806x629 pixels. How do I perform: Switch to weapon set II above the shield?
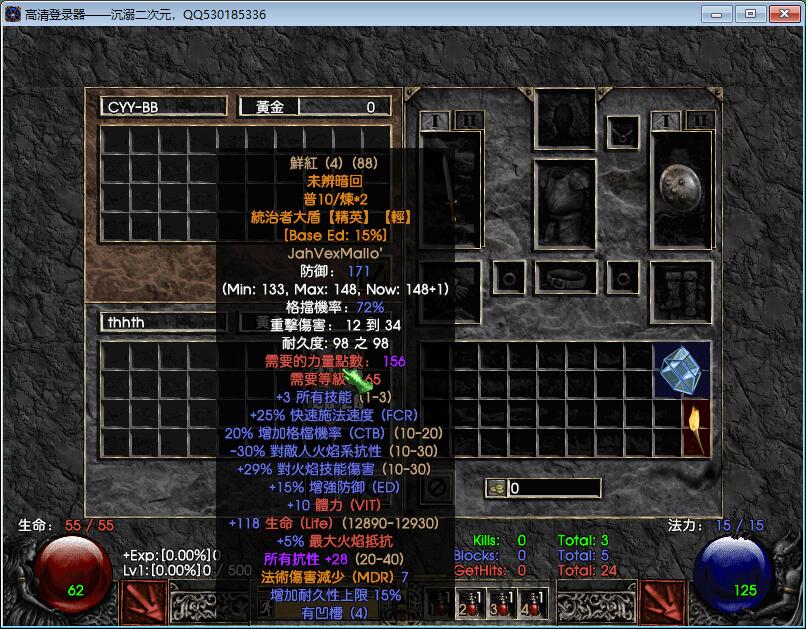pyautogui.click(x=699, y=121)
